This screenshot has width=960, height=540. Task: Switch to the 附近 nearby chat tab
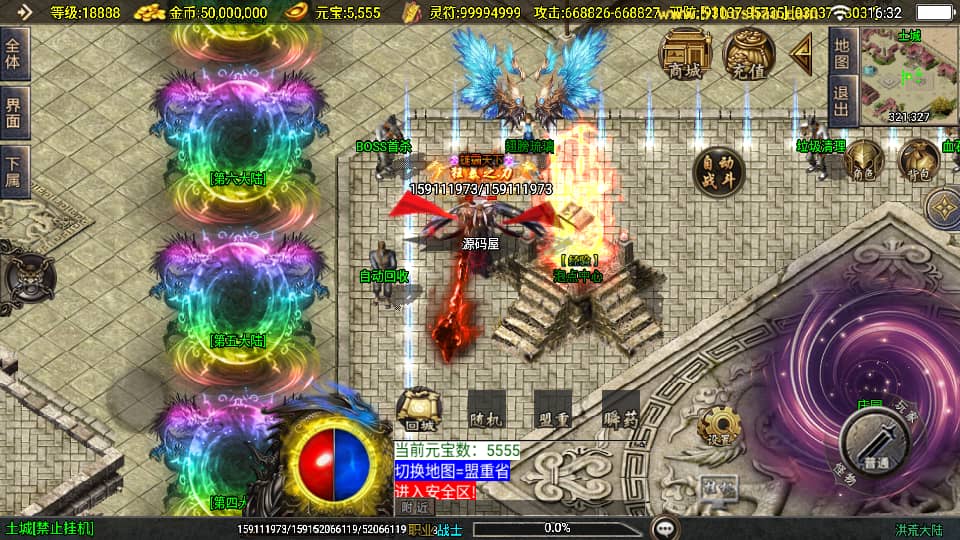(x=413, y=507)
